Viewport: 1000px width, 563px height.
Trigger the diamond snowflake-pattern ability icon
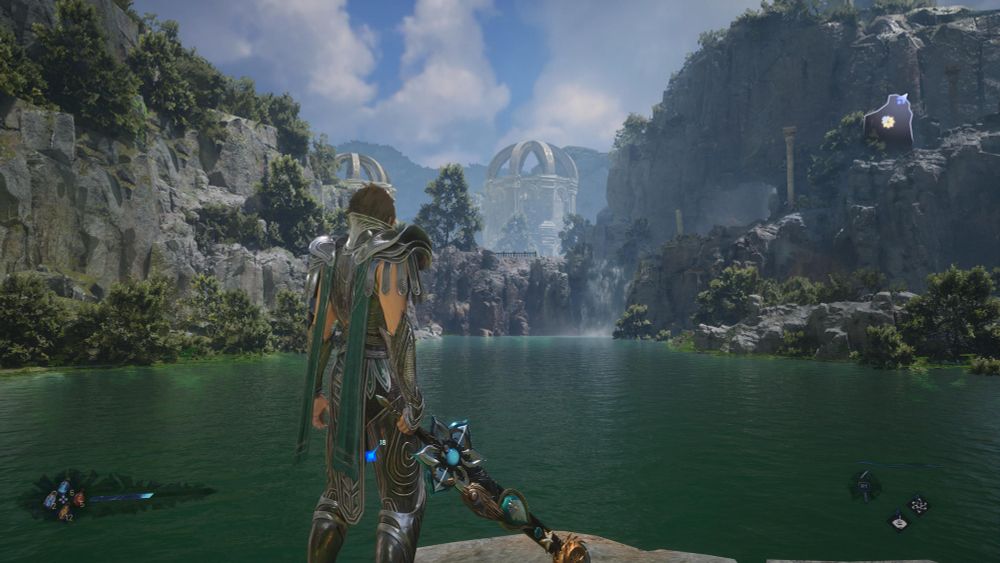click(919, 505)
